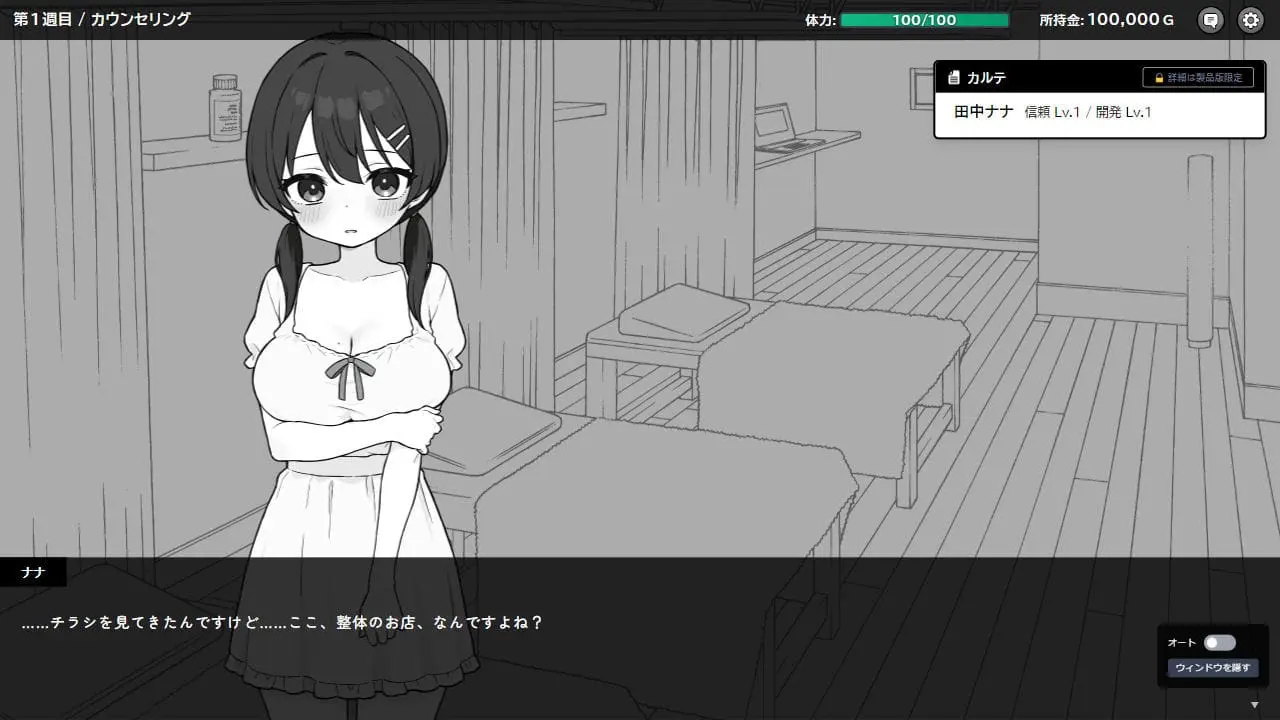This screenshot has height=720, width=1280.
Task: Open the message backlog speech bubble icon
Action: pyautogui.click(x=1210, y=19)
